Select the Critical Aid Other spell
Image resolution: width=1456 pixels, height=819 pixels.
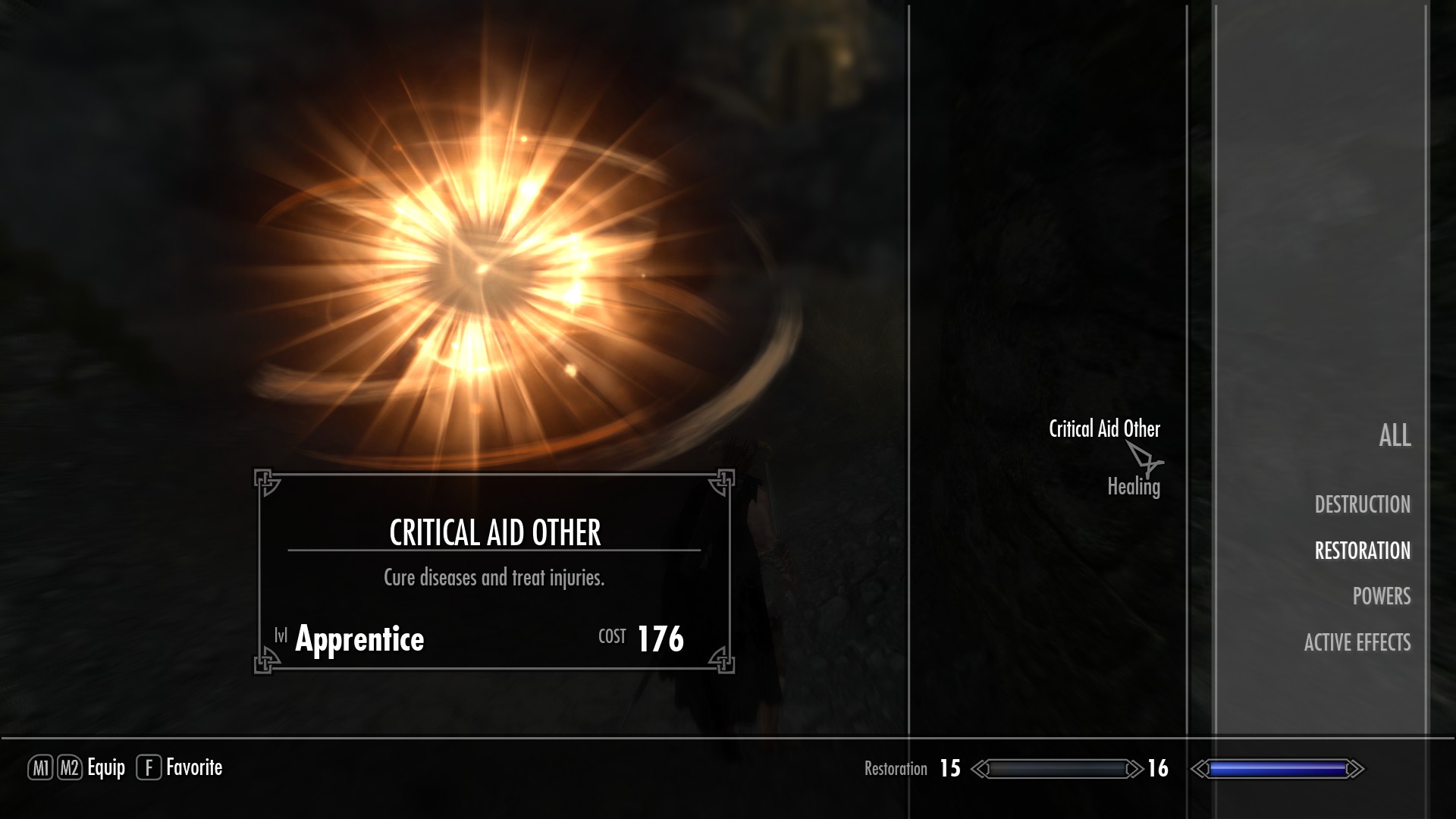[1103, 429]
